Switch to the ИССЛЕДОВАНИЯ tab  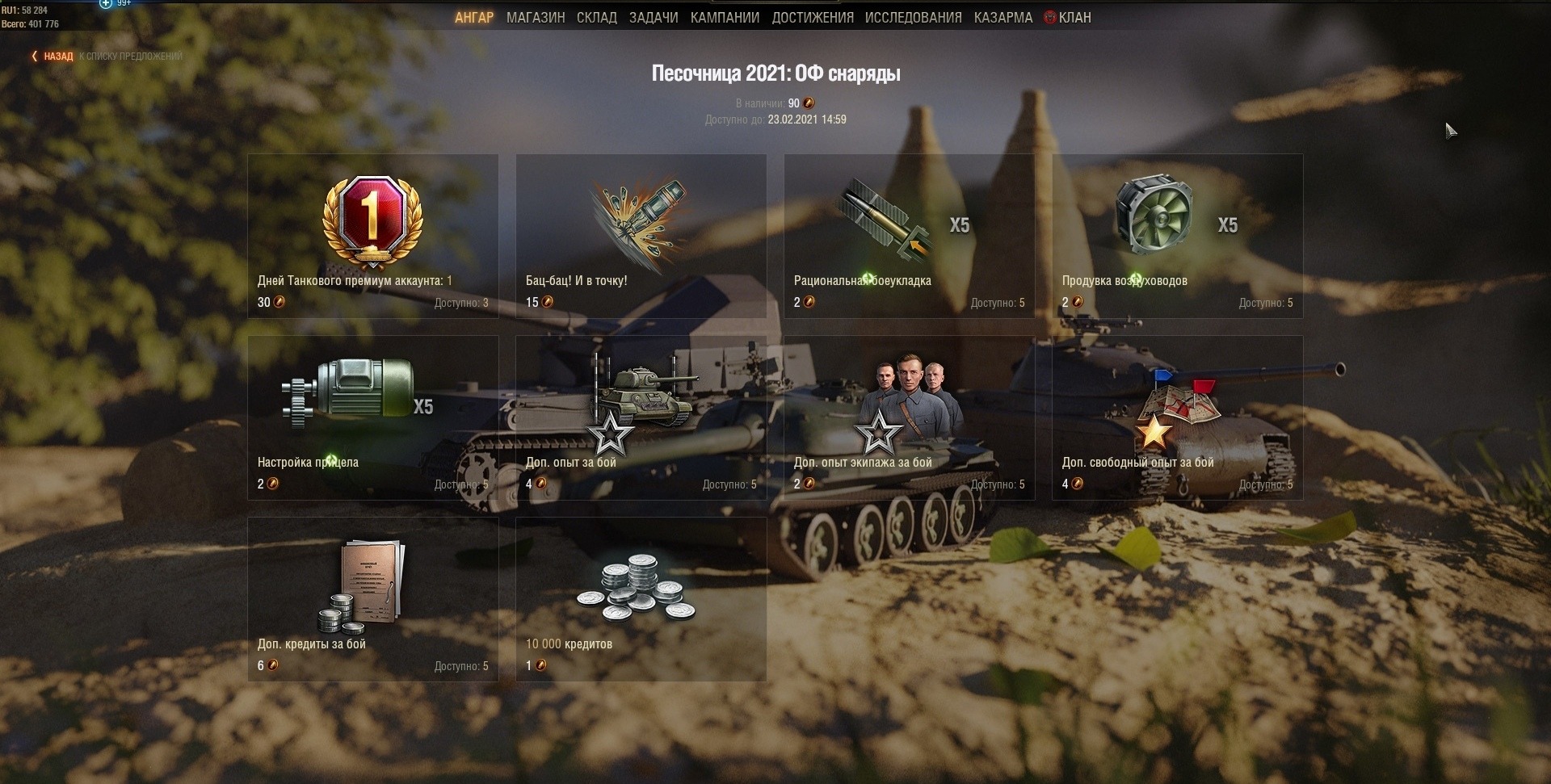(913, 18)
